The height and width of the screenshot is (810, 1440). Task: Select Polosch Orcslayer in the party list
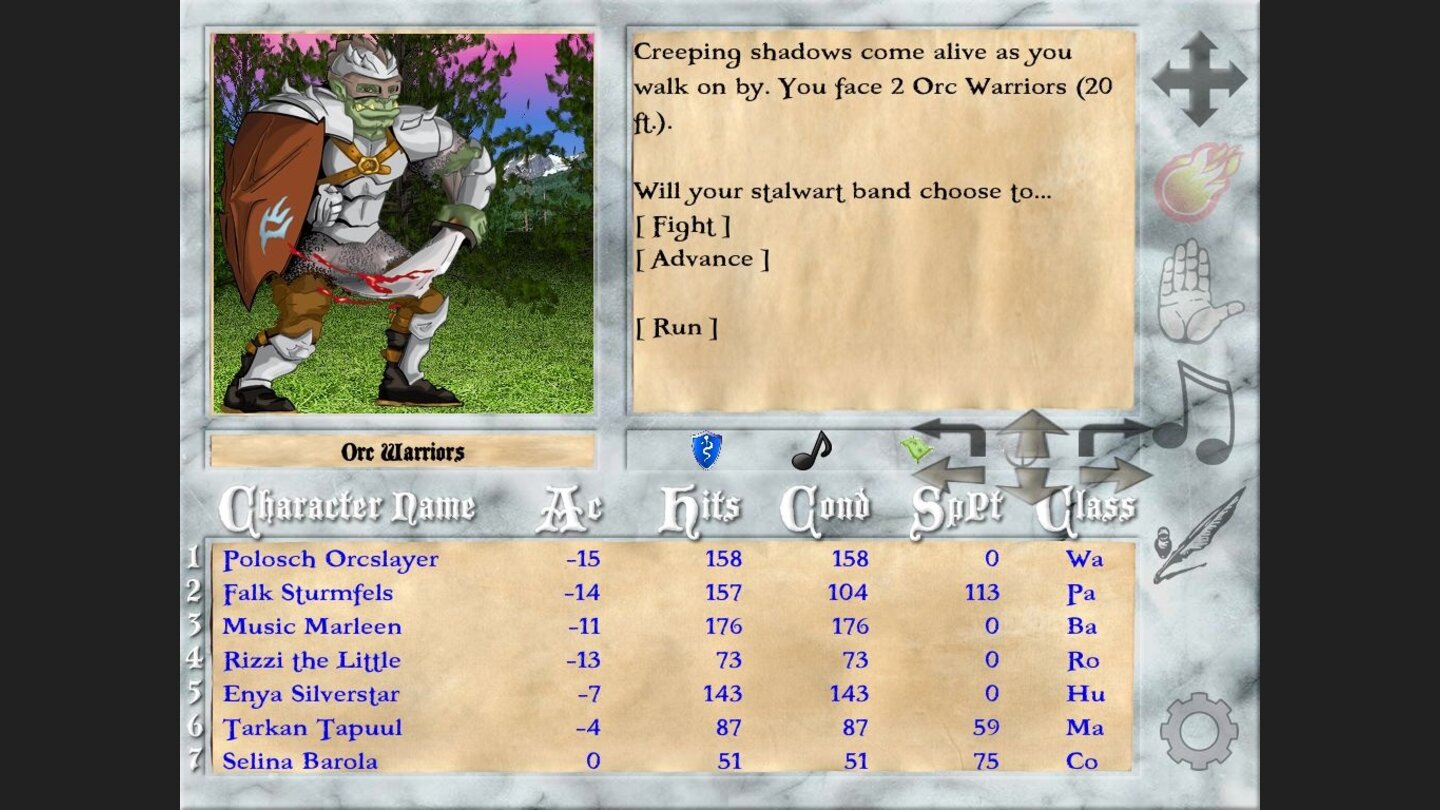[330, 560]
